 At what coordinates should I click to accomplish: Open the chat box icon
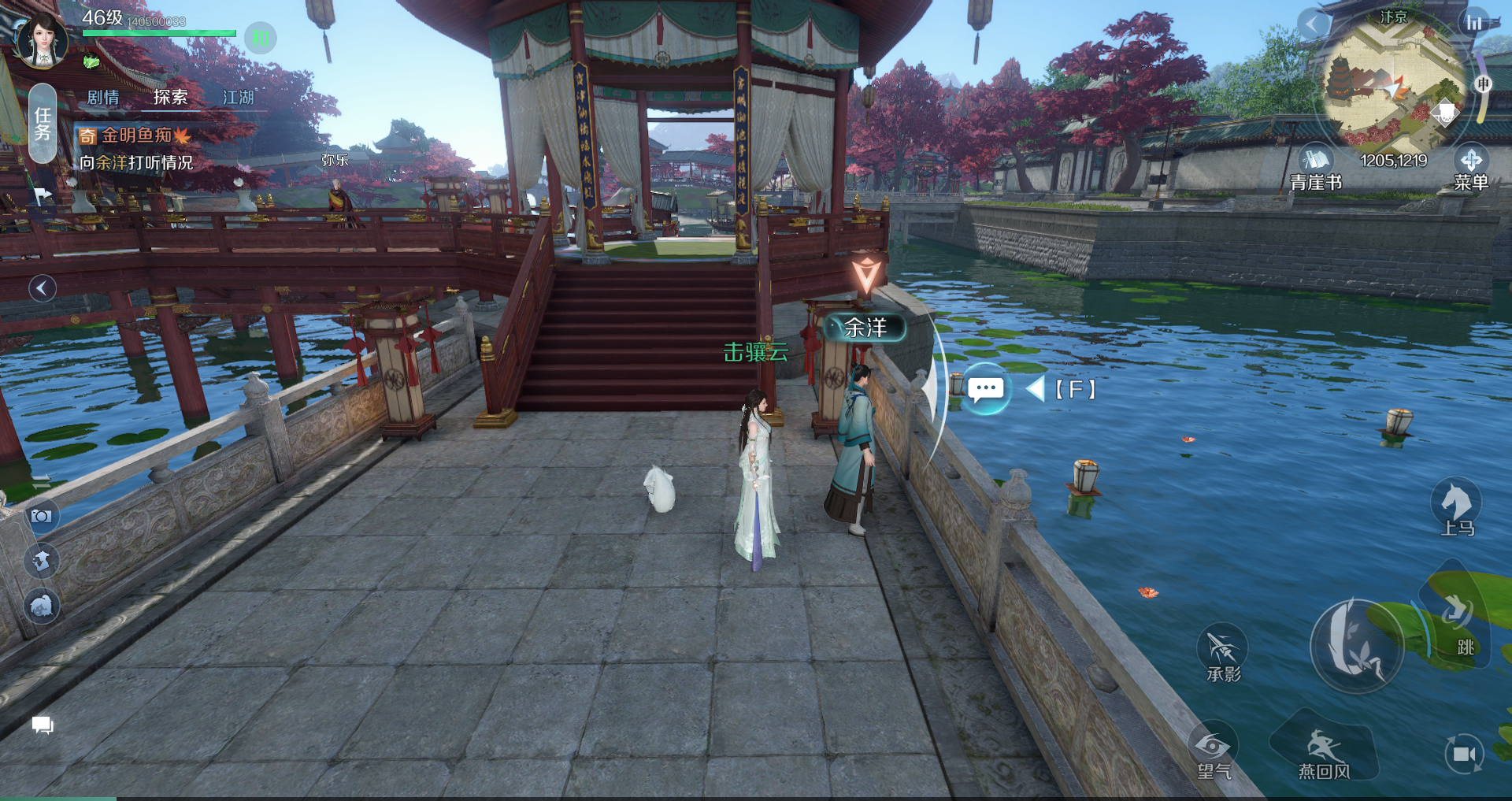[x=43, y=725]
